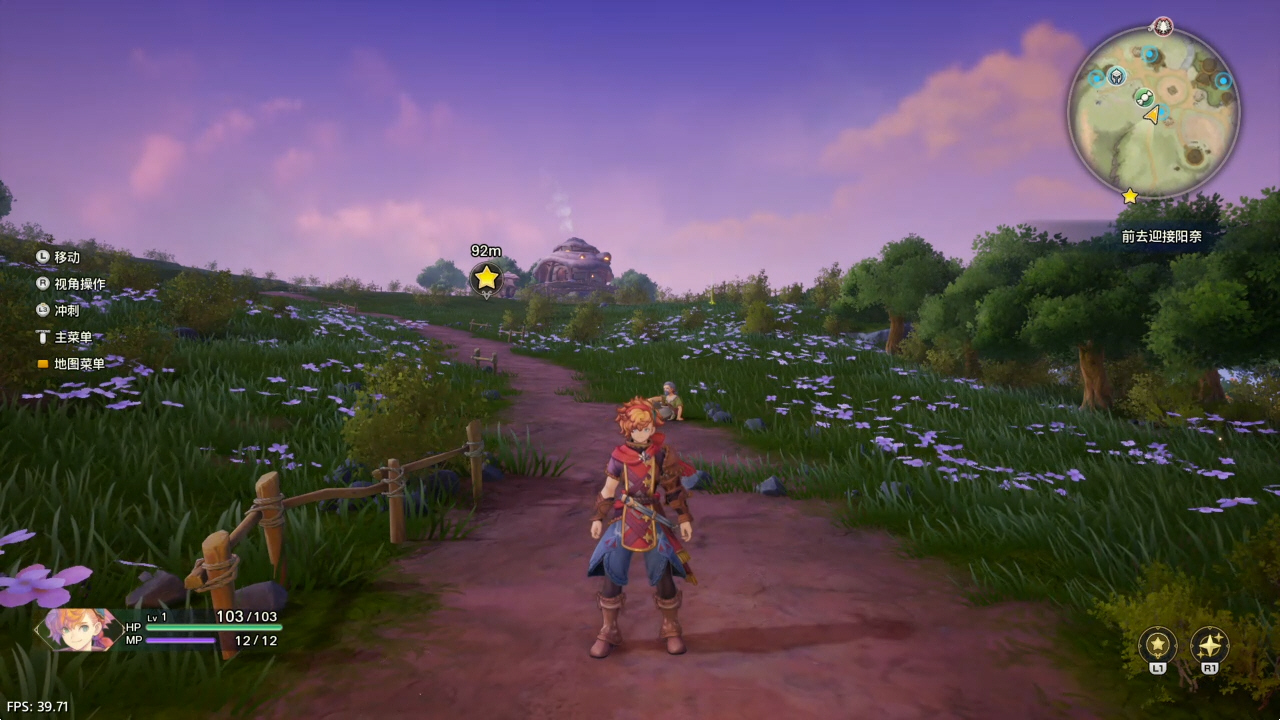1280x720 pixels.
Task: Click the 92m star objective marker
Action: tap(486, 278)
